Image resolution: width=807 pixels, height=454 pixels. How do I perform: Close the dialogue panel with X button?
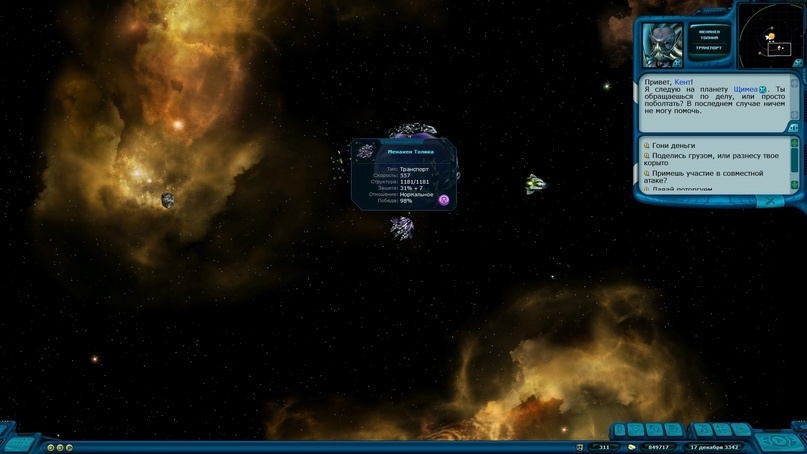770,200
